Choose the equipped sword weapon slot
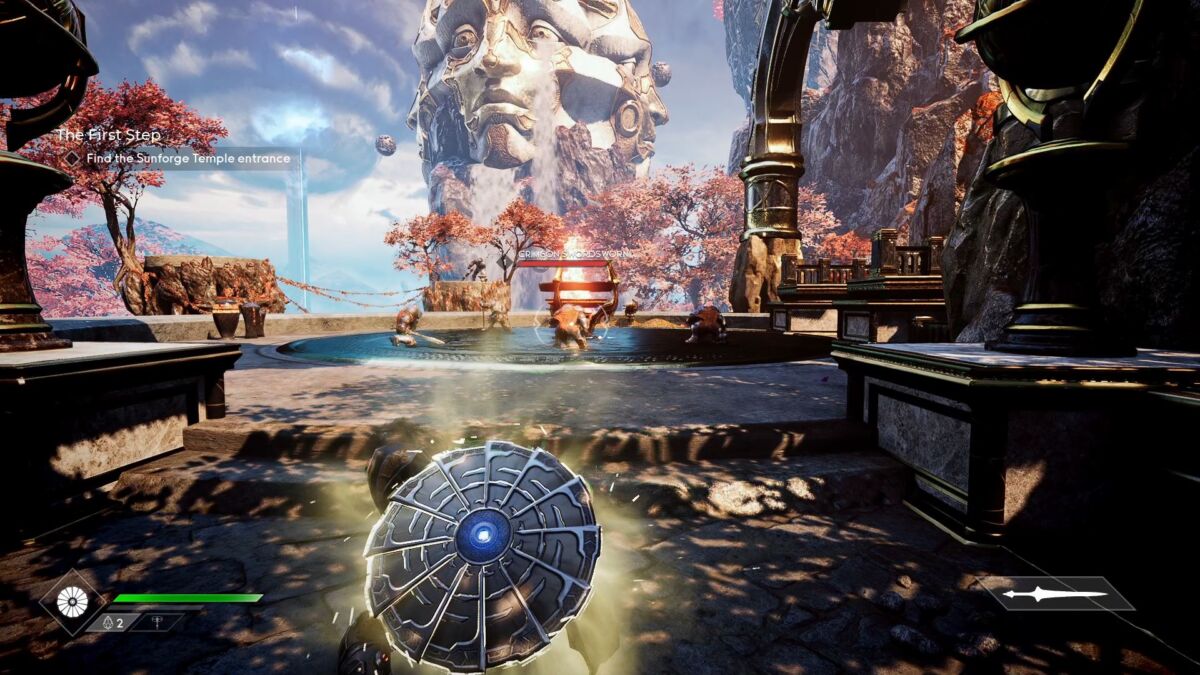Image resolution: width=1200 pixels, height=675 pixels. (x=1055, y=594)
